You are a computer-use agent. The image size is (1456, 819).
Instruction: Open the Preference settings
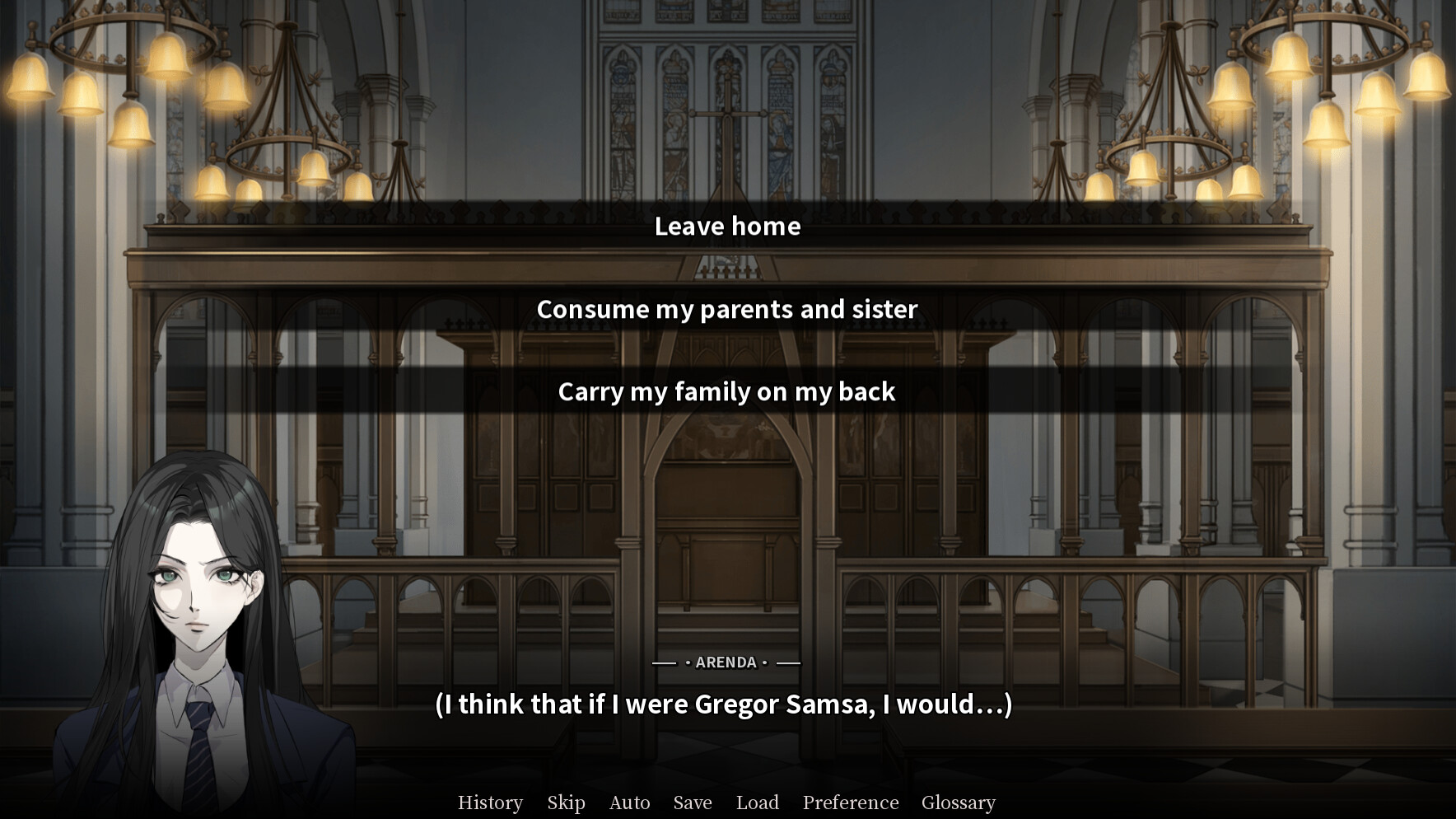(x=849, y=802)
